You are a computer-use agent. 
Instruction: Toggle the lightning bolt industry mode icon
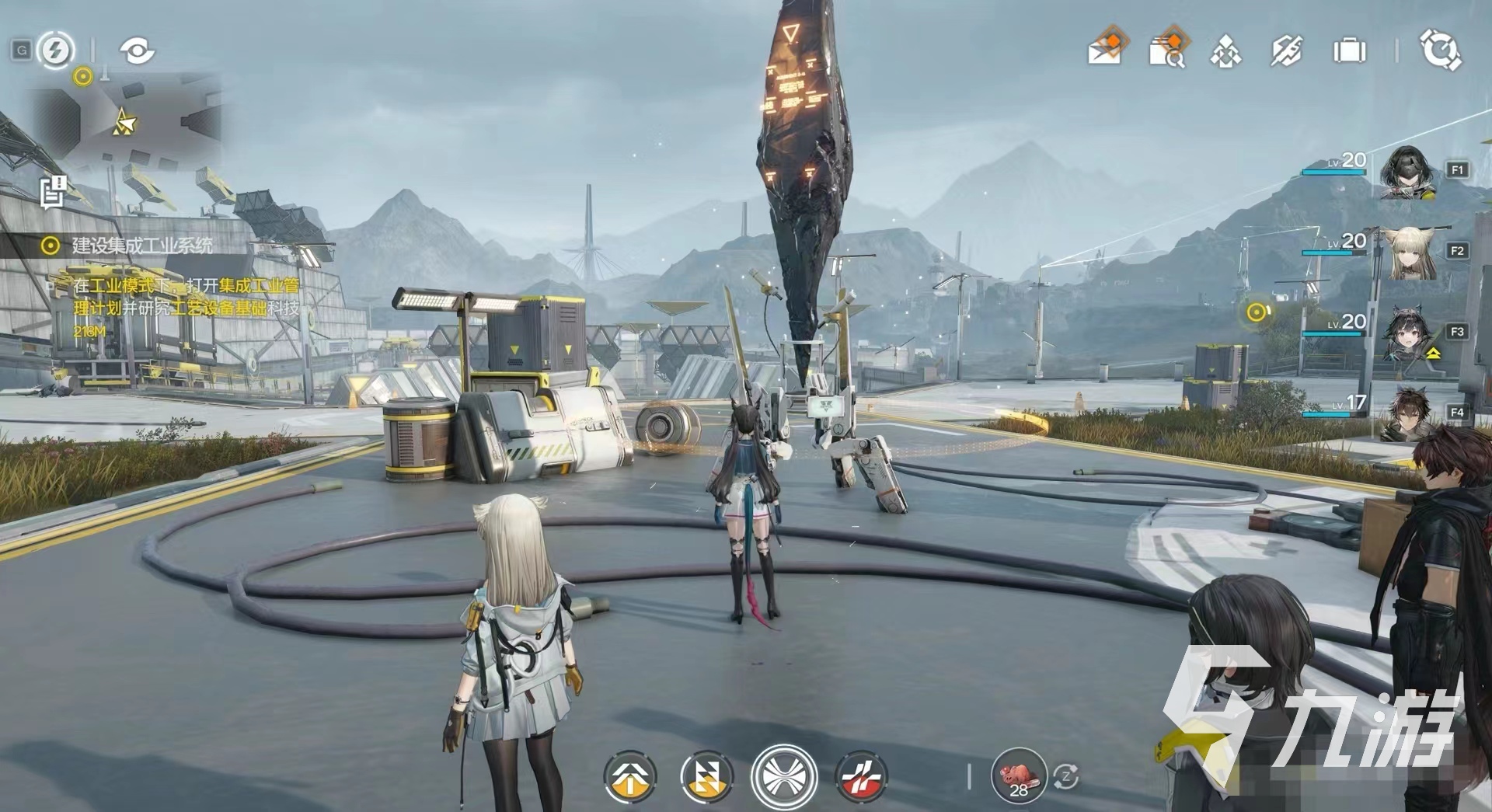pos(55,51)
